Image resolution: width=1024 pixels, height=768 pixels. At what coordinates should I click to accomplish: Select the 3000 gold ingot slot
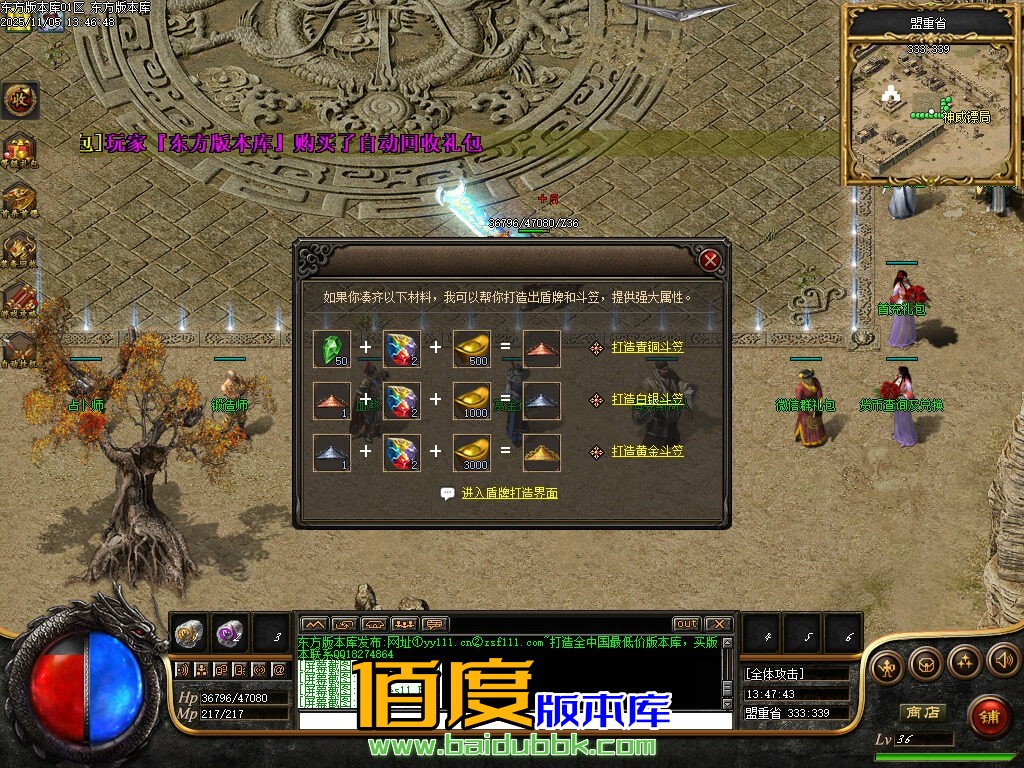(472, 452)
